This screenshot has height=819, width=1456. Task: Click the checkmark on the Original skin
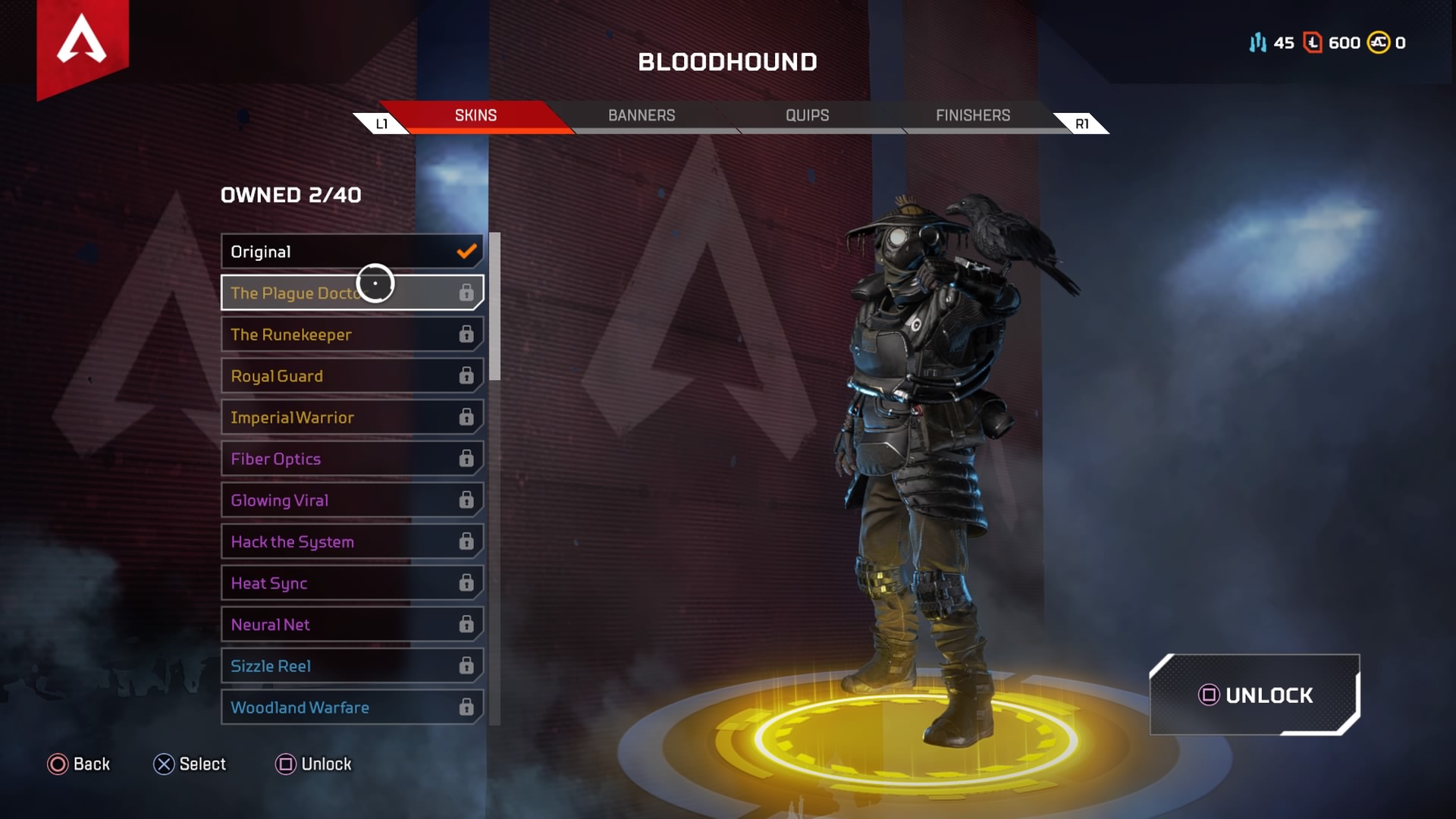466,251
